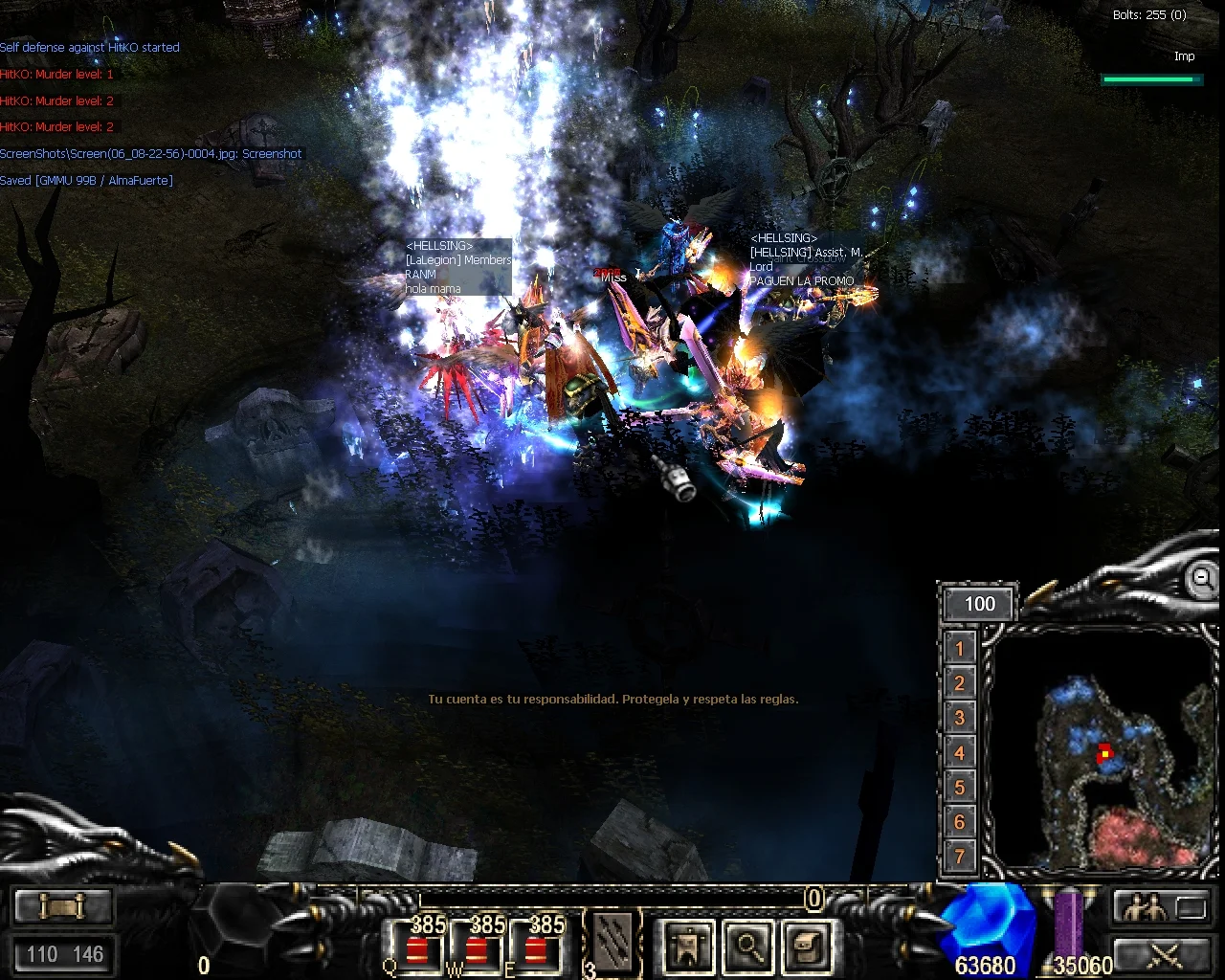The width and height of the screenshot is (1225, 980).
Task: Open the banner icon button on the bottom bar
Action: tap(688, 946)
